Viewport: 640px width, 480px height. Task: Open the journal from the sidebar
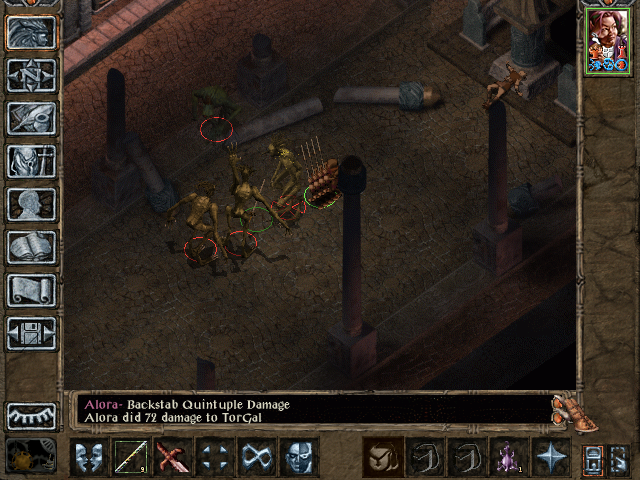32,118
